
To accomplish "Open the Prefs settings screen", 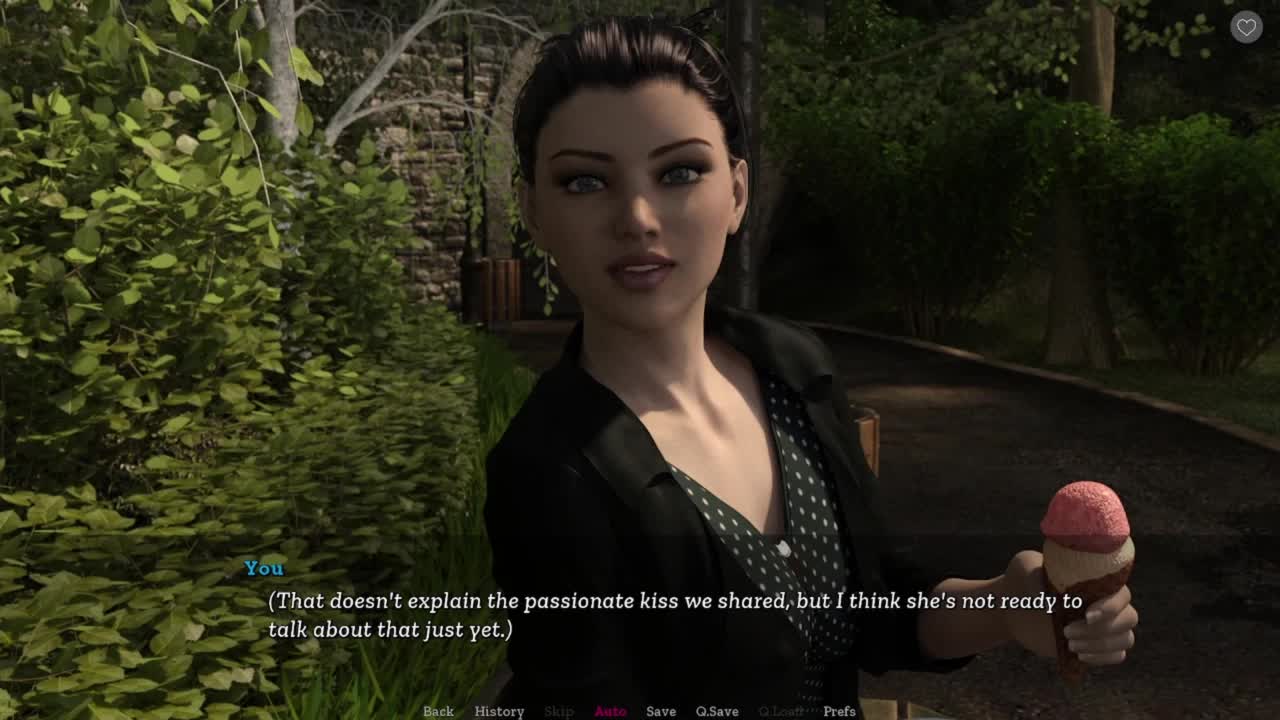I will [x=839, y=711].
